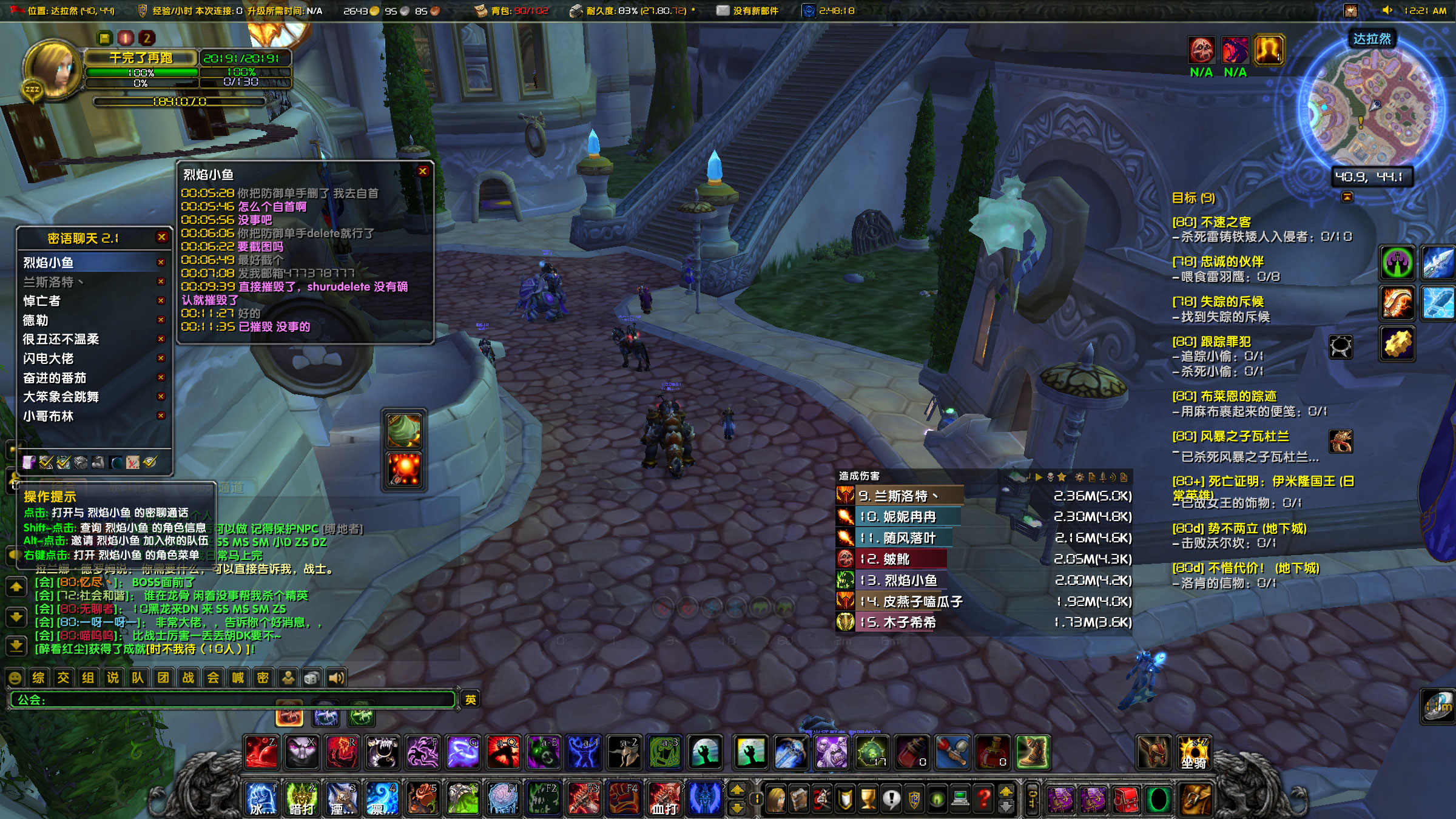Toggle the speaker sound icon in chat bar
Screen dimensions: 1456x819
coord(337,678)
